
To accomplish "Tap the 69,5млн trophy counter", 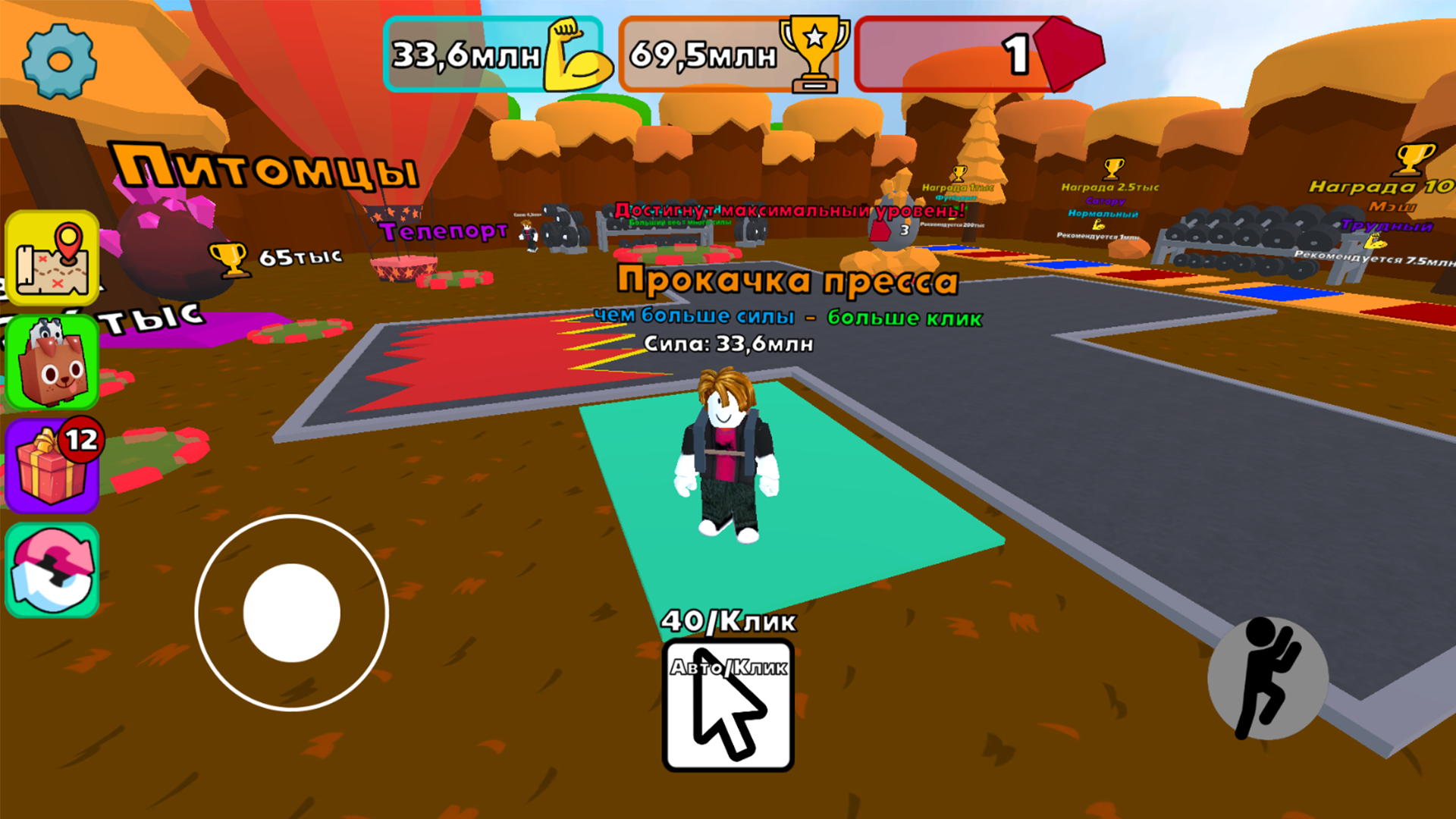I will tap(704, 53).
